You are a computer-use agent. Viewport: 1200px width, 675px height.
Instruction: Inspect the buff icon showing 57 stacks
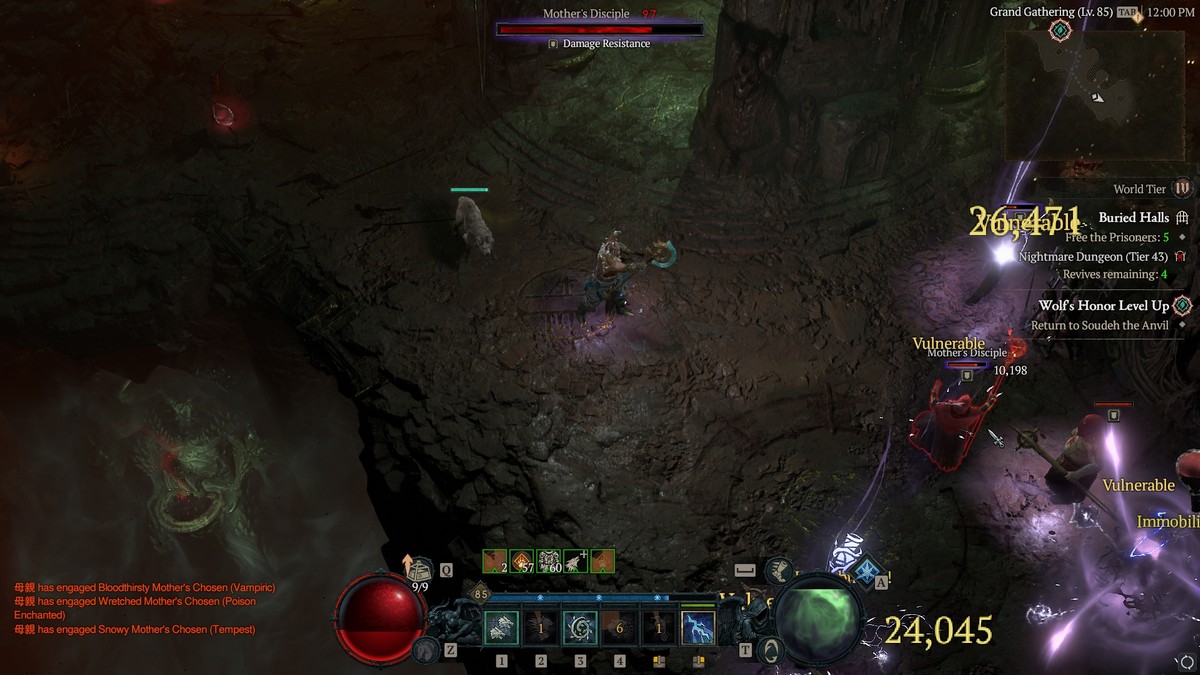point(522,561)
